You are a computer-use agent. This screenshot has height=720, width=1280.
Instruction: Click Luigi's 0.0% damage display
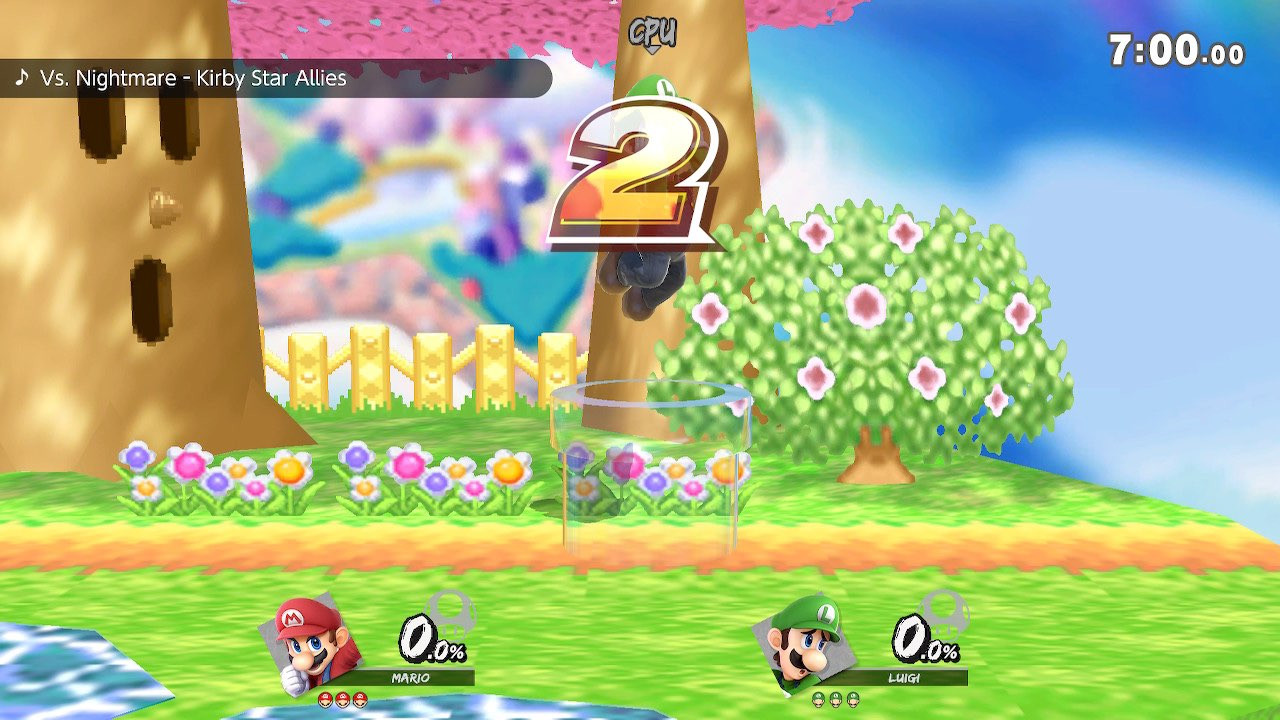(925, 638)
